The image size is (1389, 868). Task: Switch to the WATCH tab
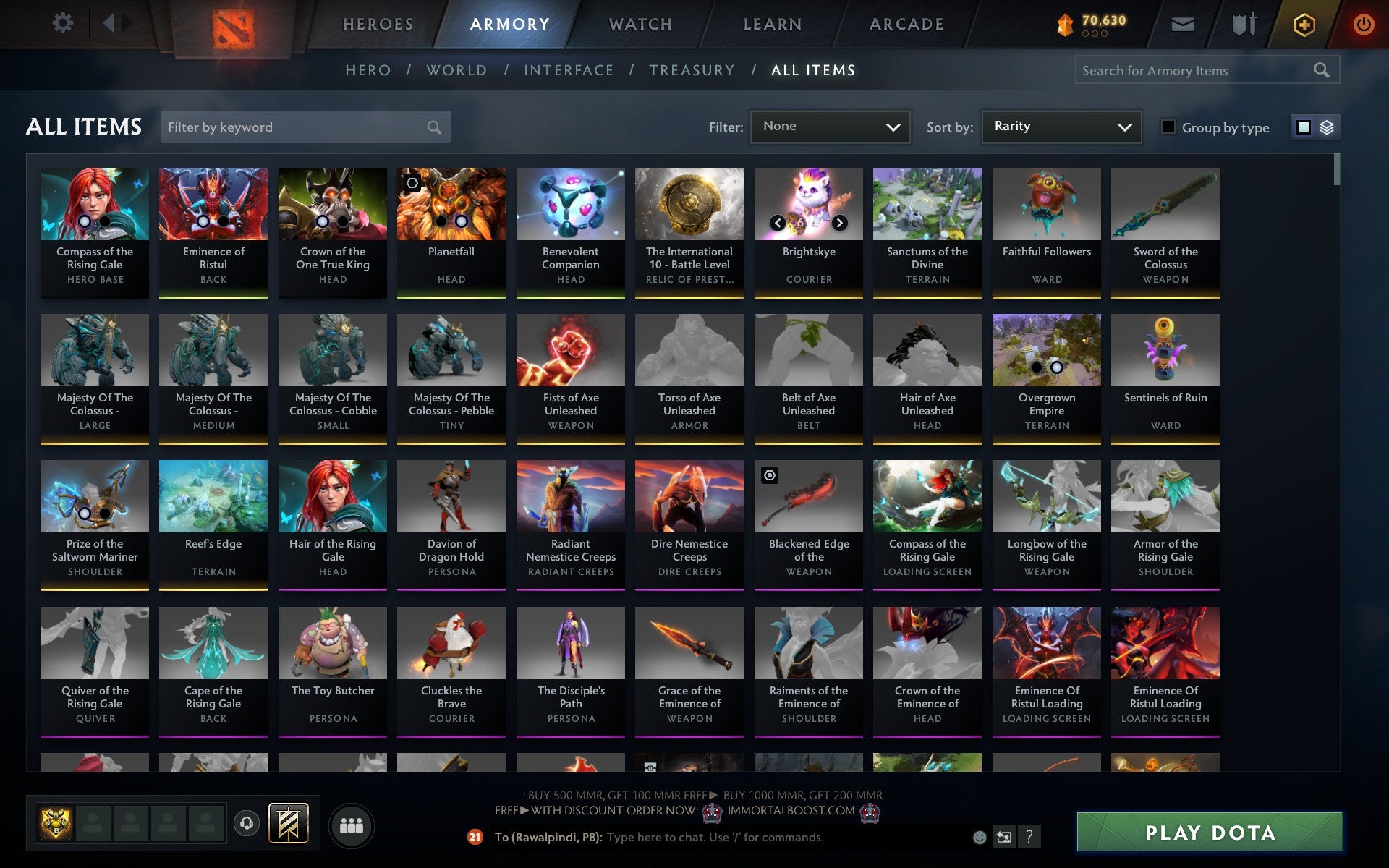[640, 24]
